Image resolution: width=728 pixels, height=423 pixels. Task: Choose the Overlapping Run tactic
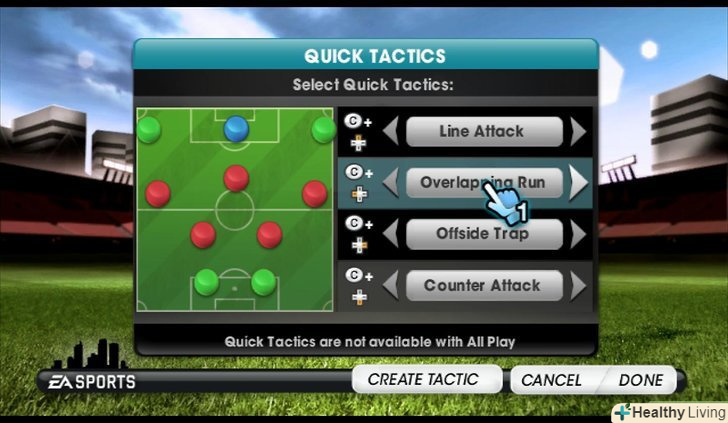(481, 182)
